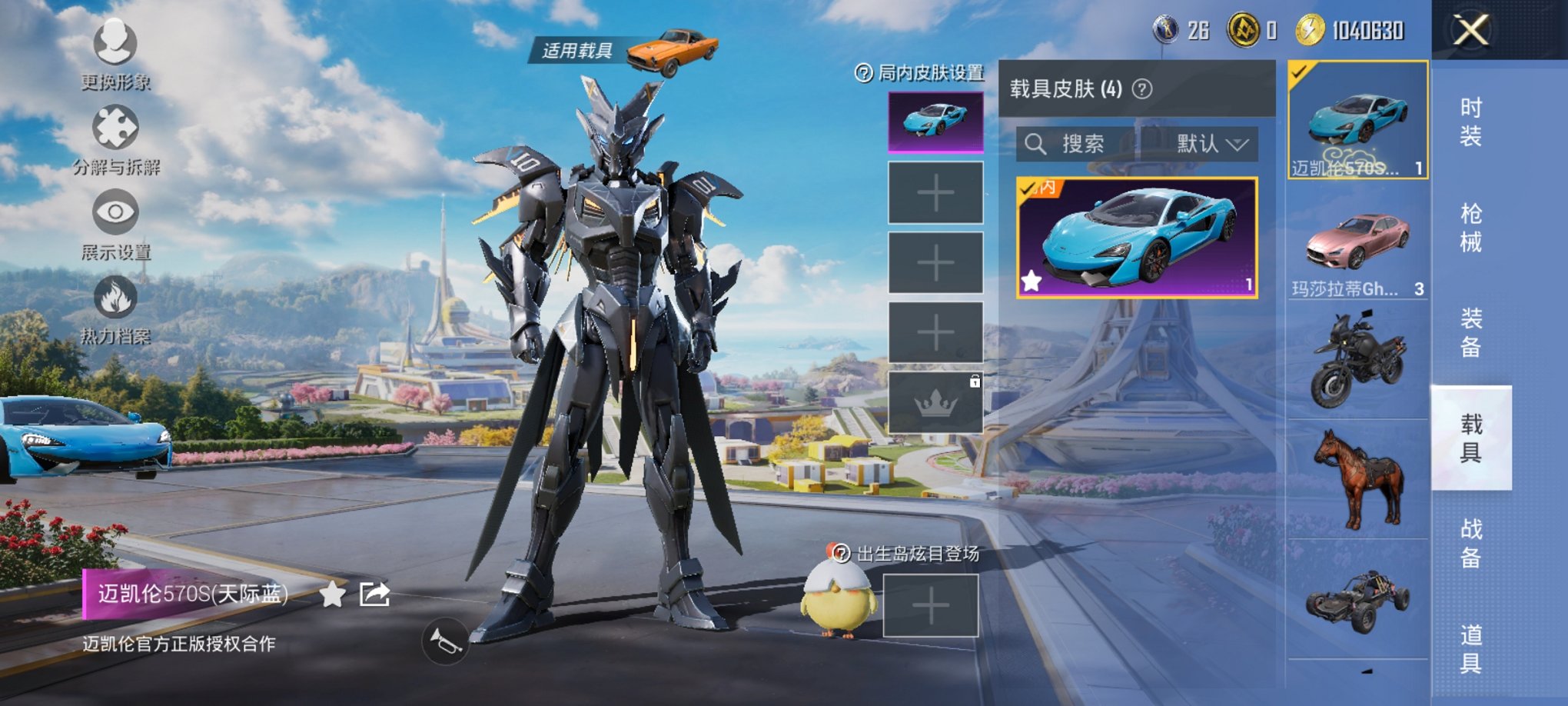1568x706 pixels.
Task: Switch to the 枪械 firearms tab
Action: [x=1470, y=228]
